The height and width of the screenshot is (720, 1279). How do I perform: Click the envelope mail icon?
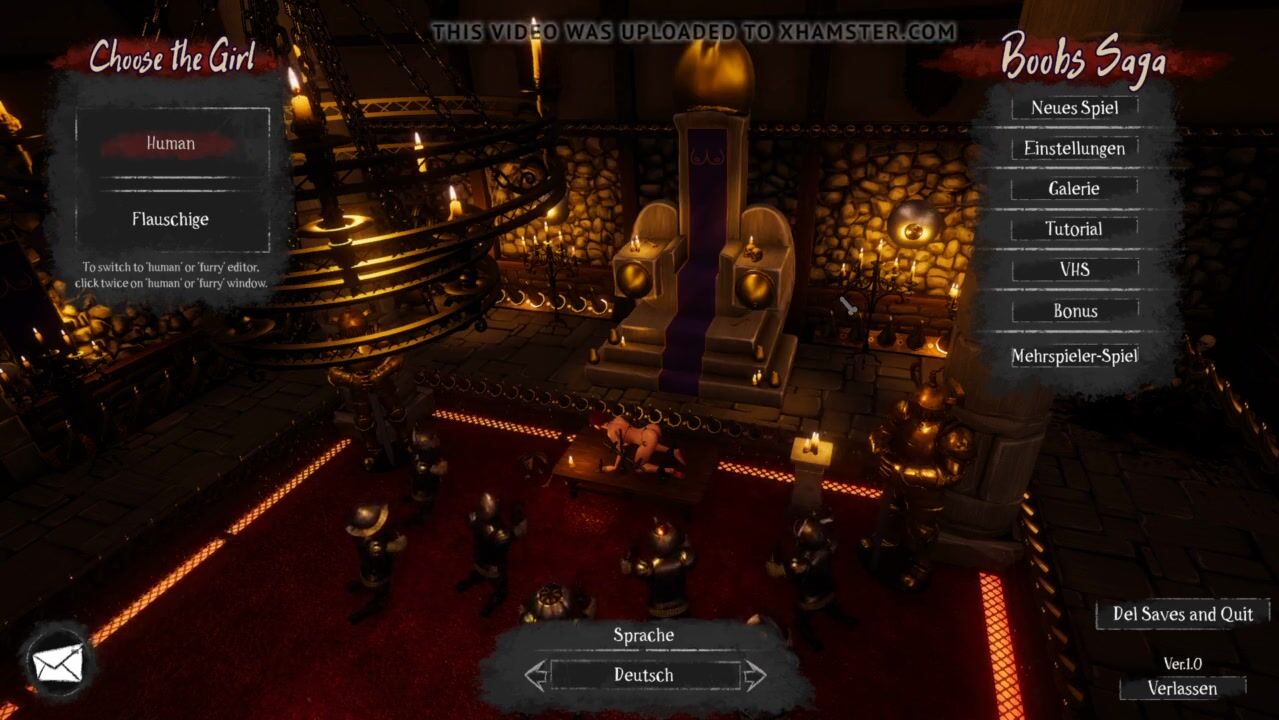coord(57,663)
